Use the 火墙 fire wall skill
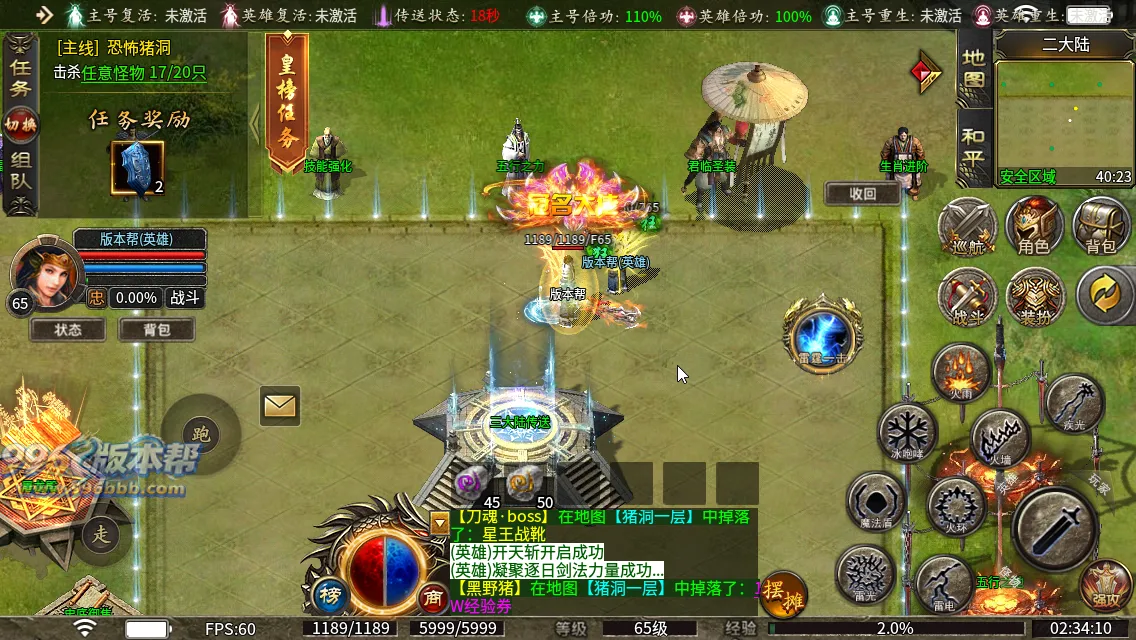Image resolution: width=1136 pixels, height=640 pixels. coord(1001,441)
